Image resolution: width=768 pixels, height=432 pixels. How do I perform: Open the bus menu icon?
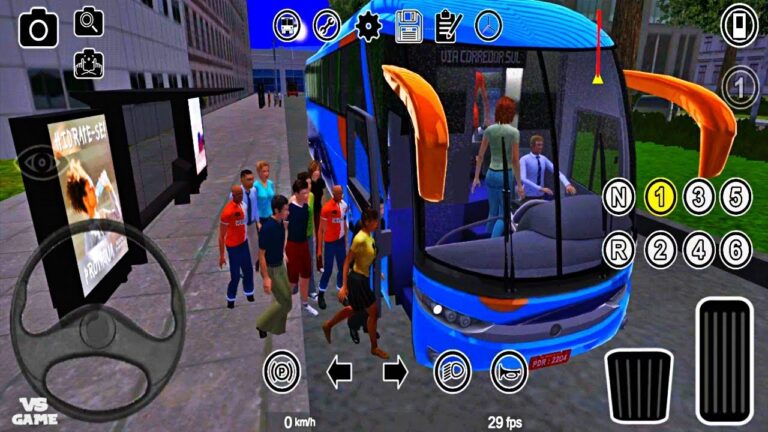286,25
